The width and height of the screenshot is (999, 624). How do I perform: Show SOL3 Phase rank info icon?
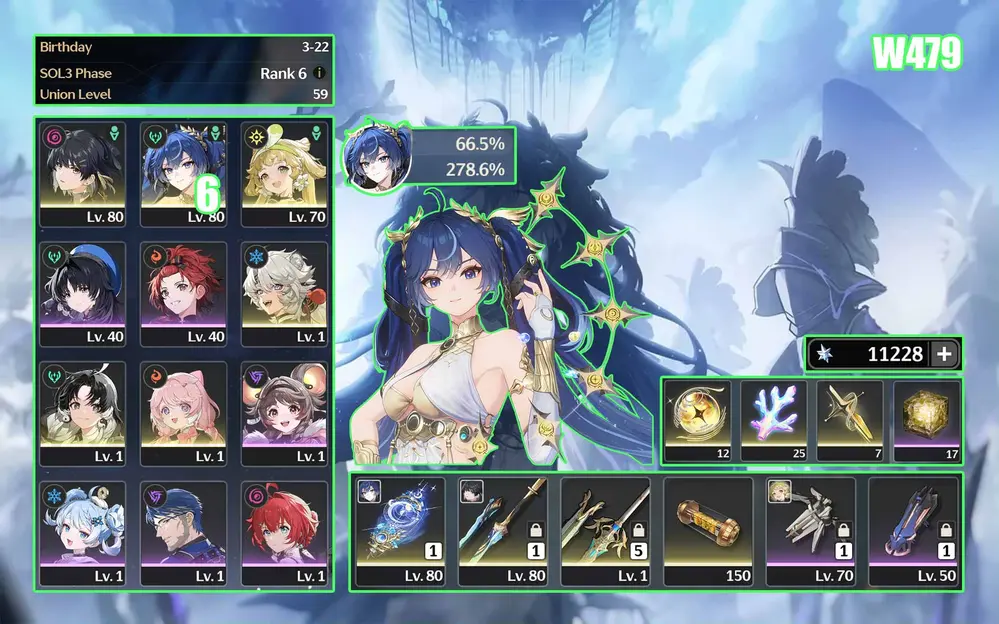pyautogui.click(x=319, y=73)
